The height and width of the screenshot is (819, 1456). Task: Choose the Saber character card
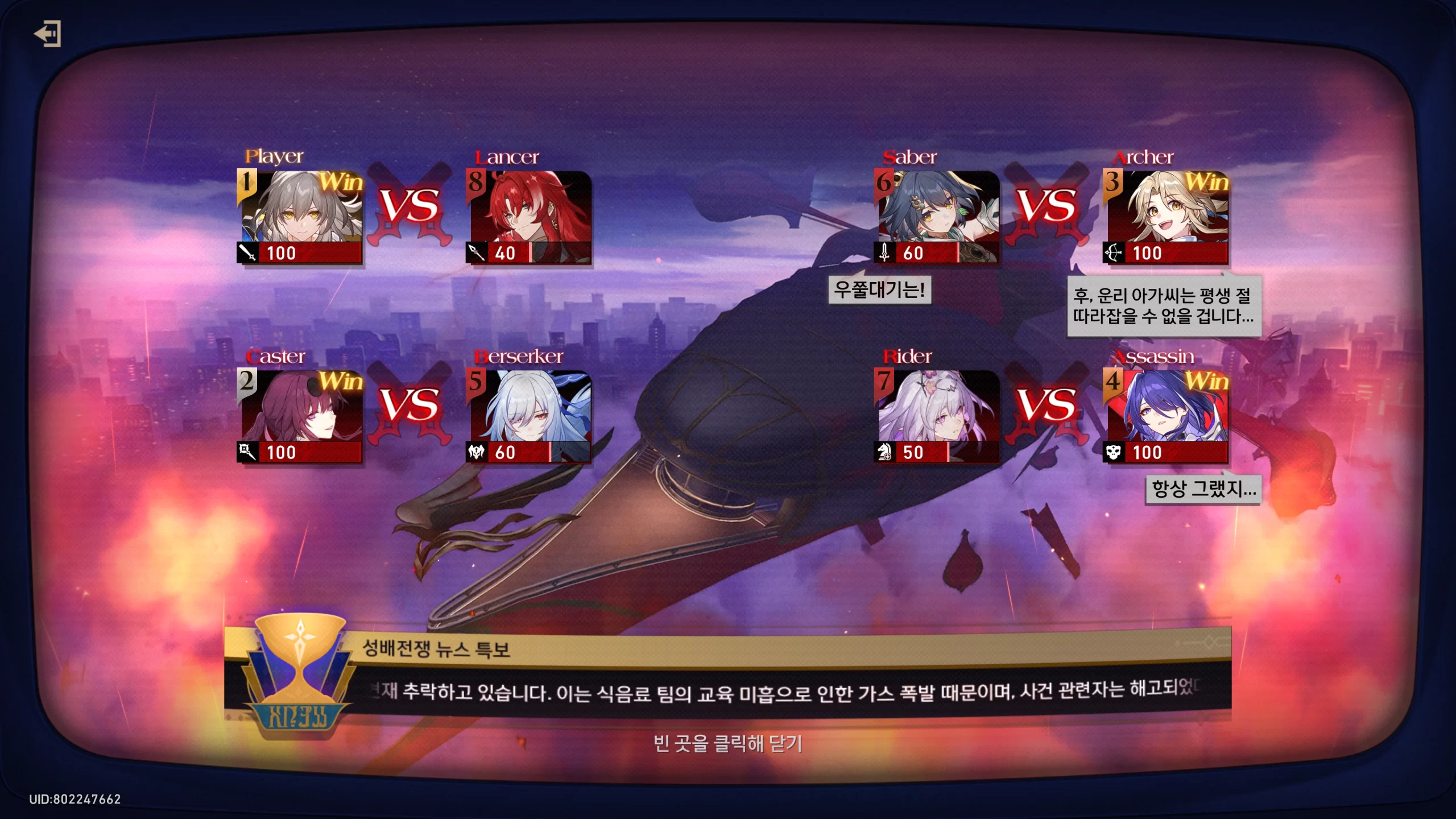coord(937,217)
